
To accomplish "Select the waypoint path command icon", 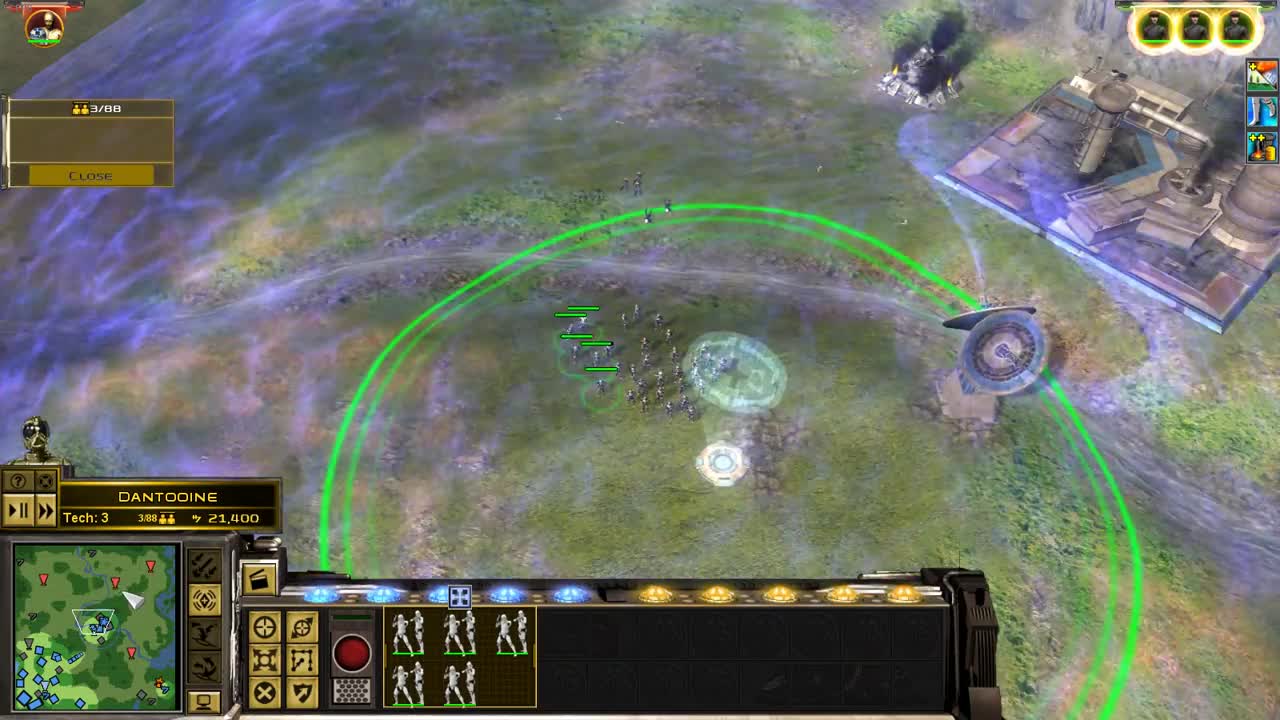I will [x=302, y=659].
